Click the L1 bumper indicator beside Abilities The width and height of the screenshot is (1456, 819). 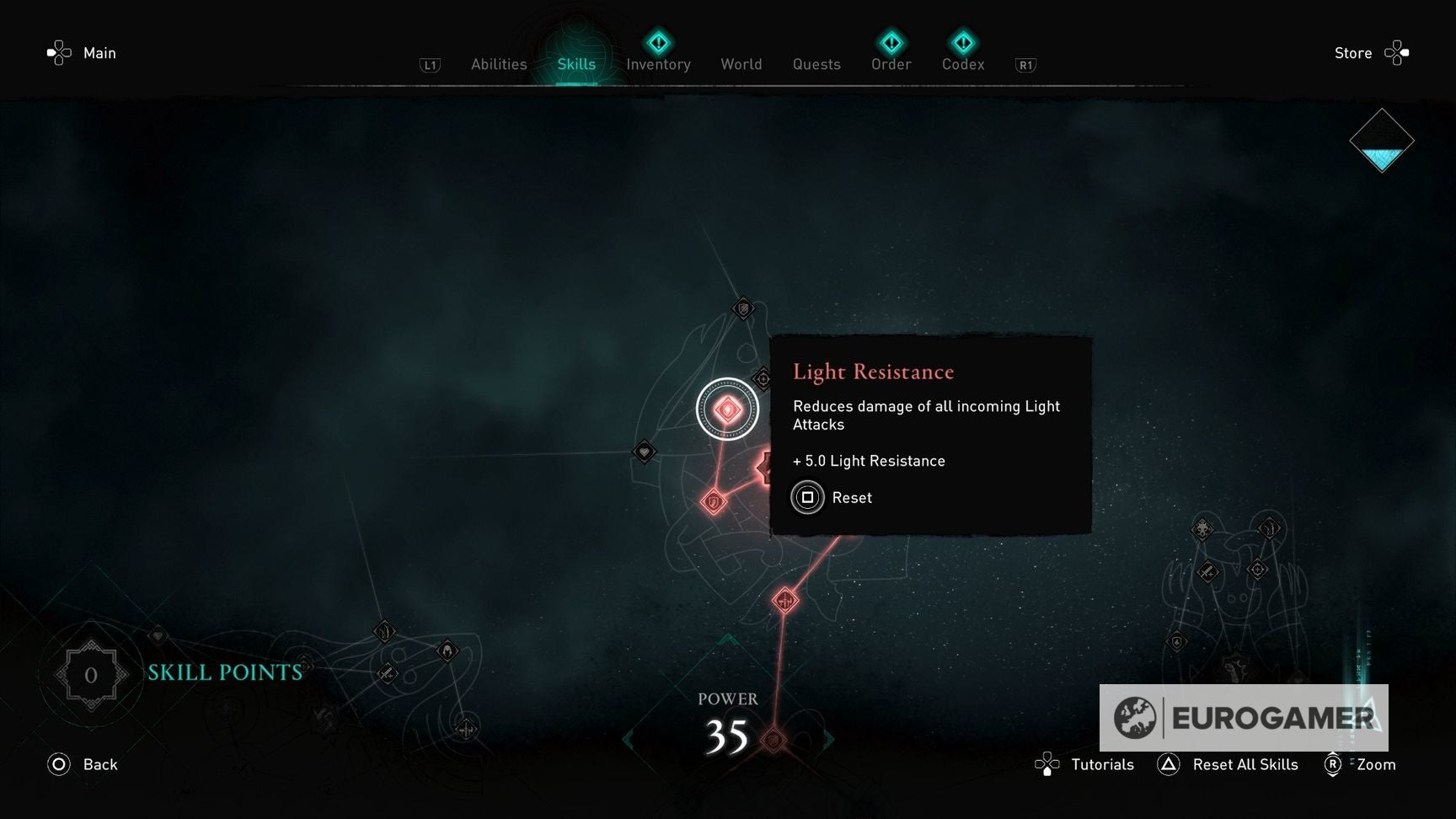(x=431, y=63)
